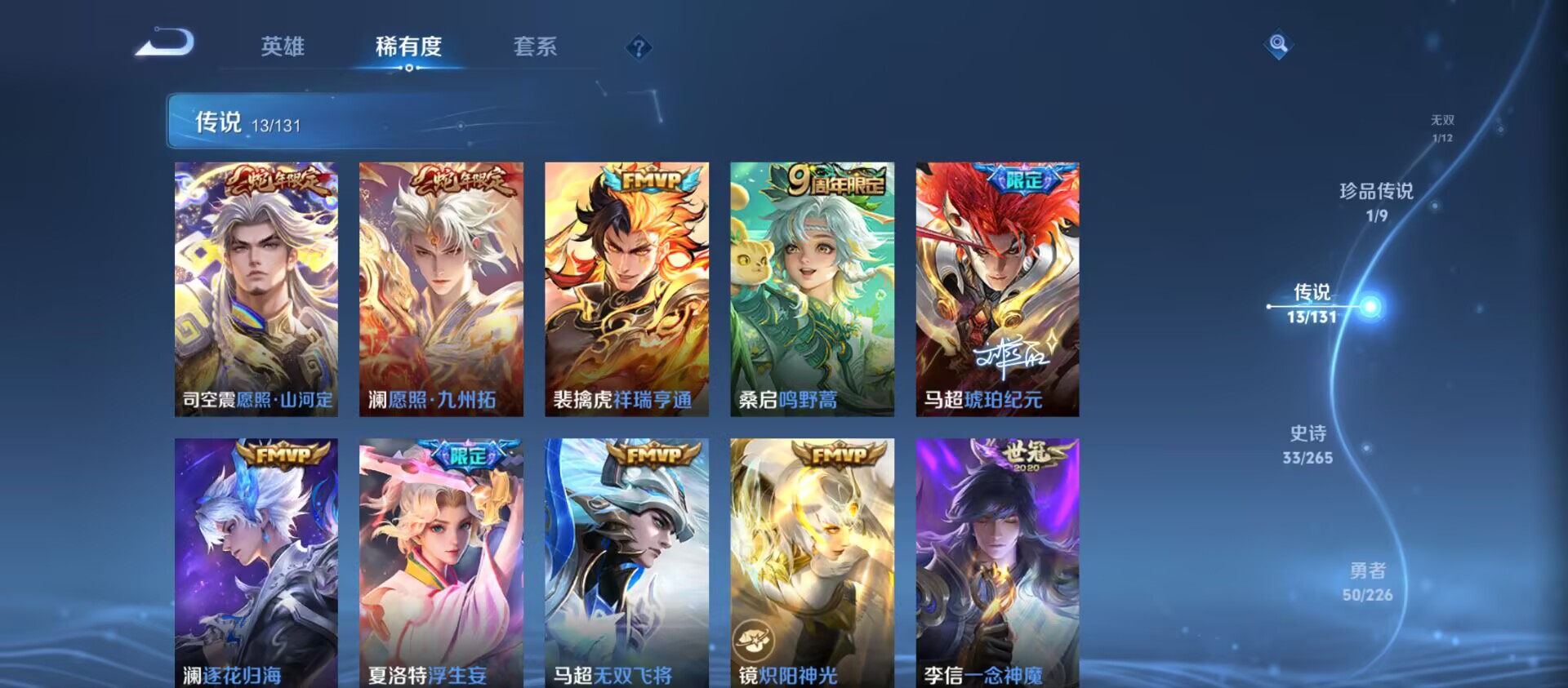Open the 澜愿照·九州拓 skin card
This screenshot has height=688, width=1568.
[x=439, y=290]
